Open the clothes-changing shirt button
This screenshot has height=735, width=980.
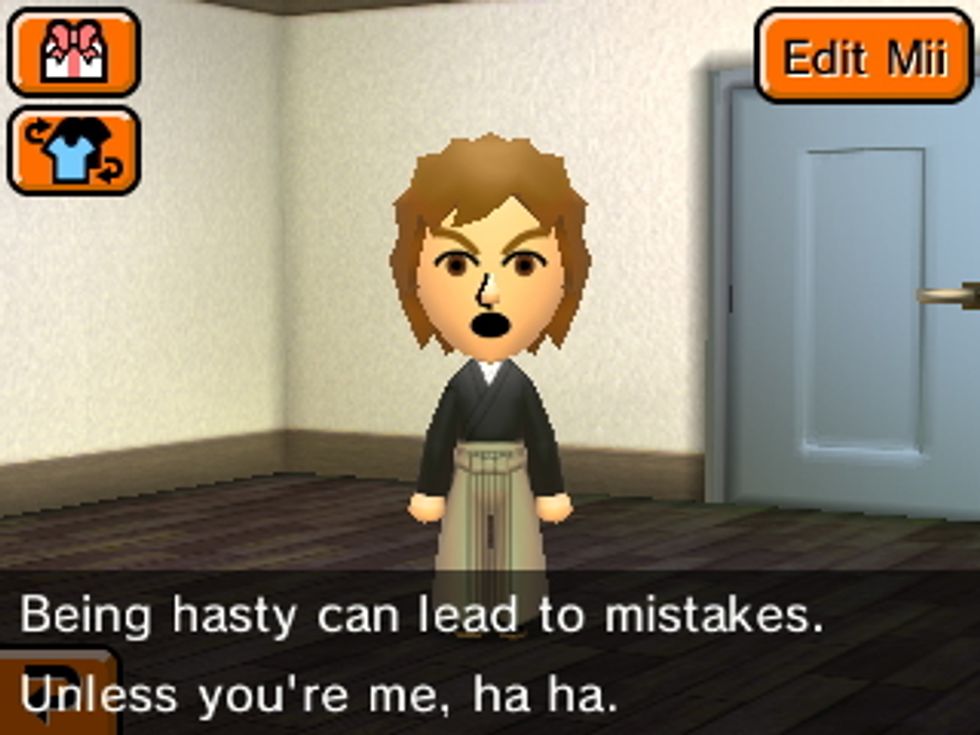(73, 151)
